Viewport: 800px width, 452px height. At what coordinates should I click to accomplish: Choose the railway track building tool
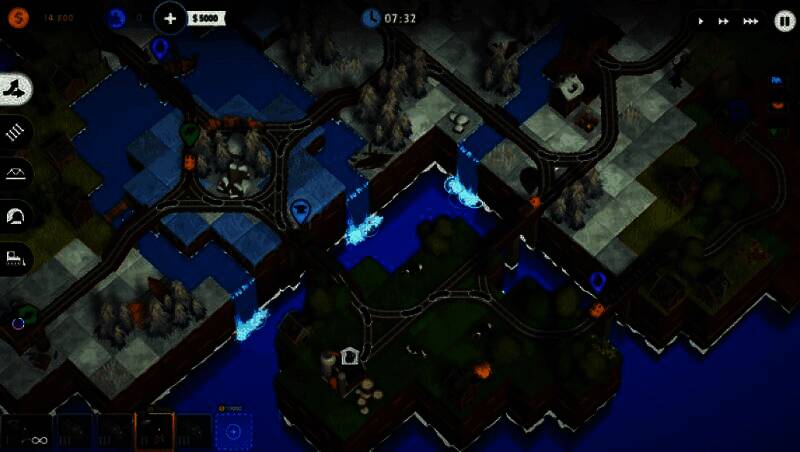pos(18,131)
